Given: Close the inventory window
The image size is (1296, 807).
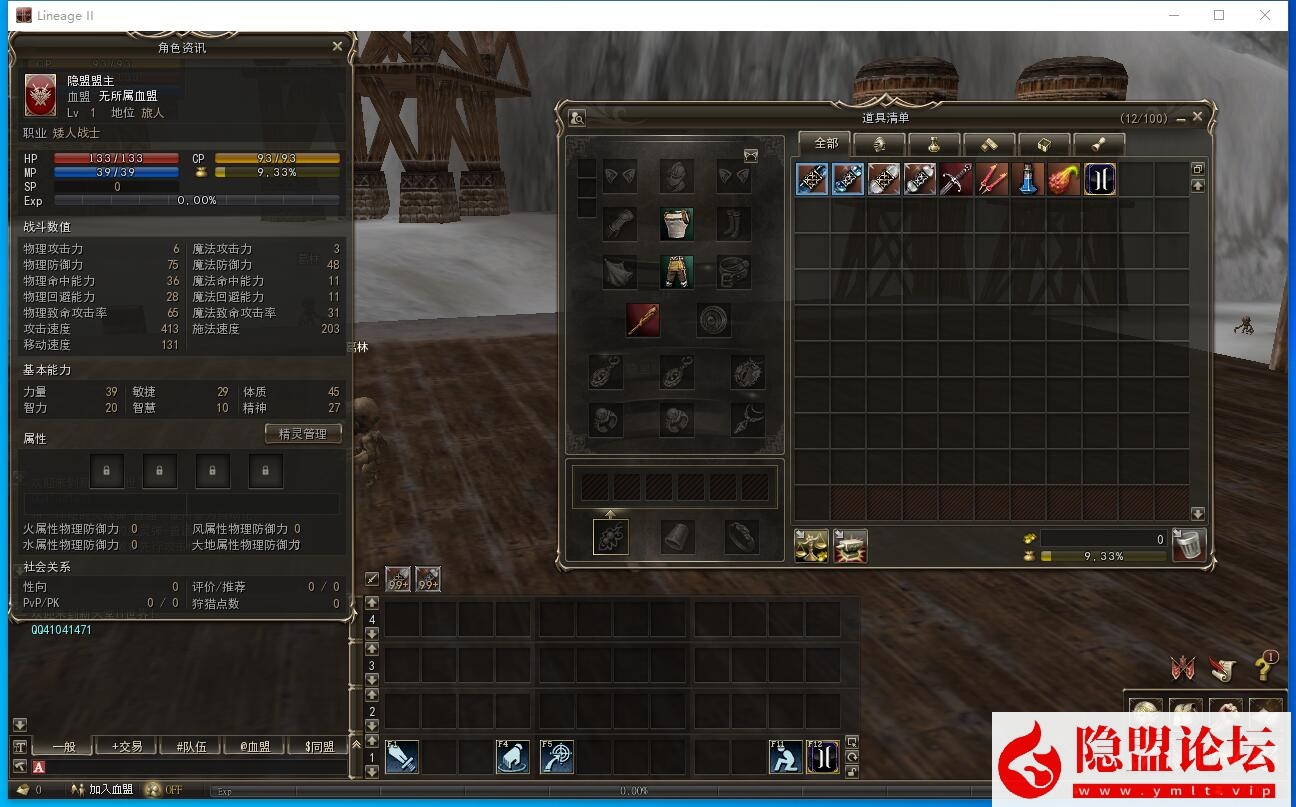Looking at the screenshot, I should [x=1197, y=117].
